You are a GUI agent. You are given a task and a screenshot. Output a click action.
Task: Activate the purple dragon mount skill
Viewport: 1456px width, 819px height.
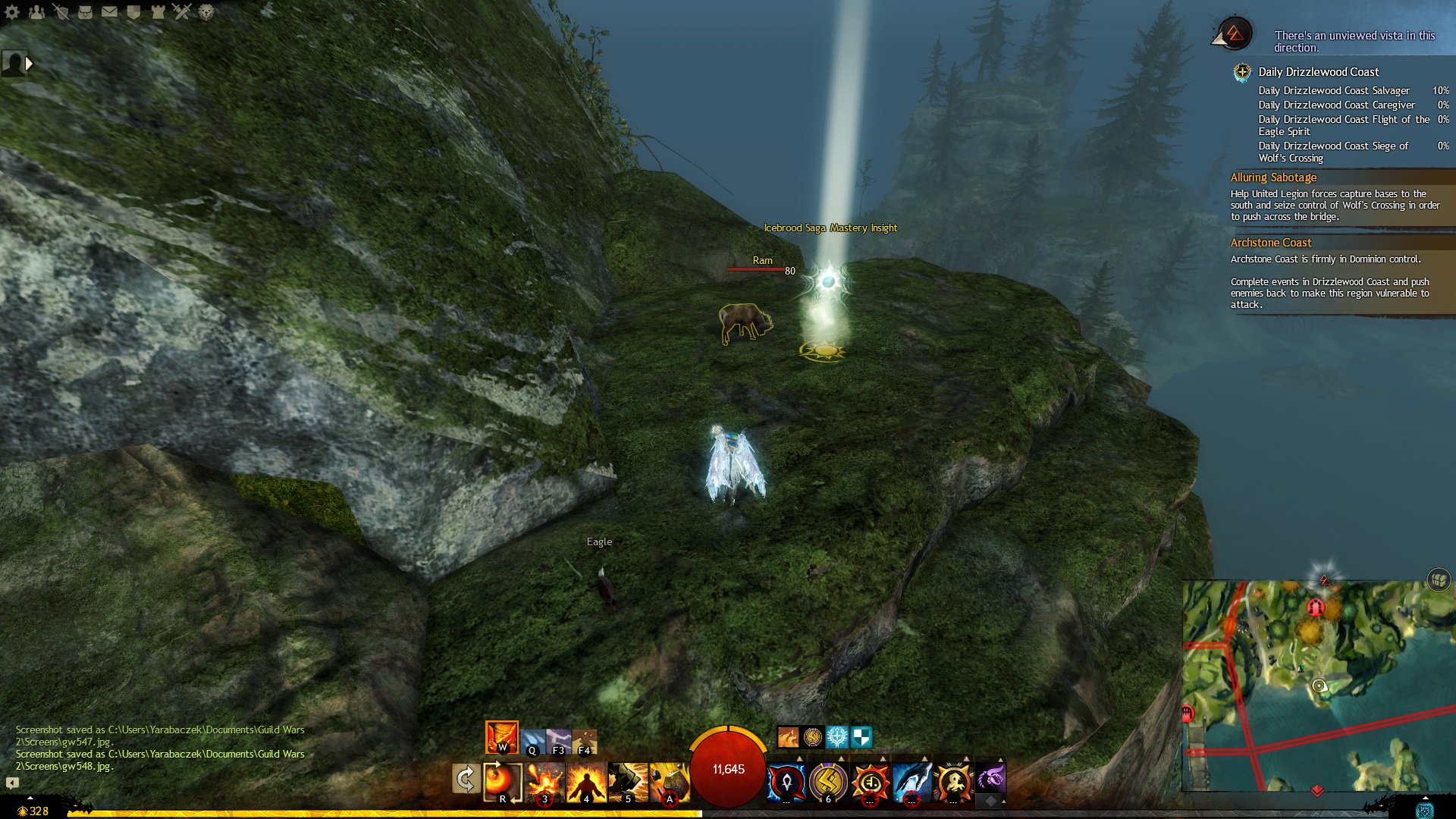[x=990, y=778]
